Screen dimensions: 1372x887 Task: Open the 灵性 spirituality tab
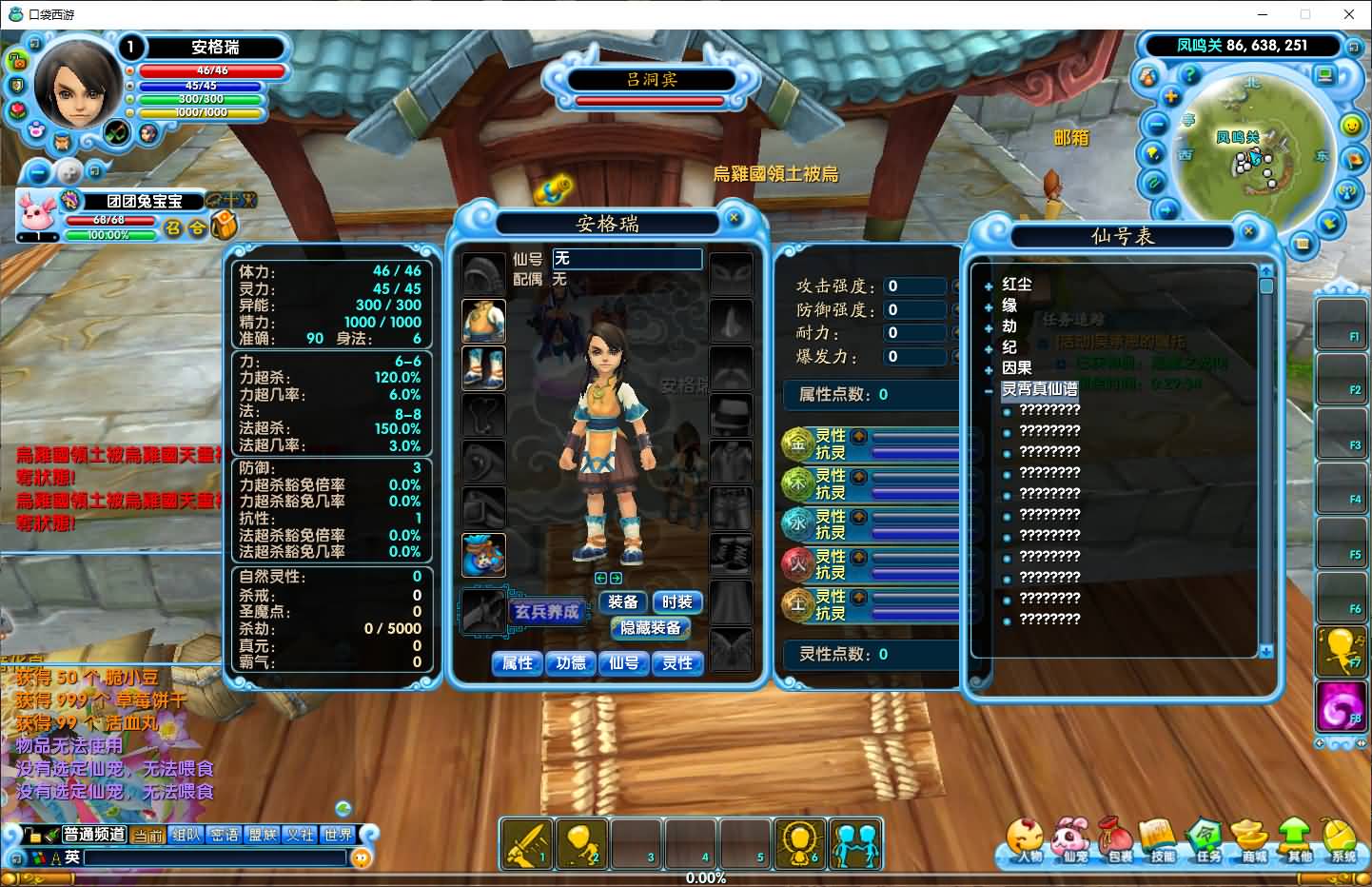(x=677, y=663)
